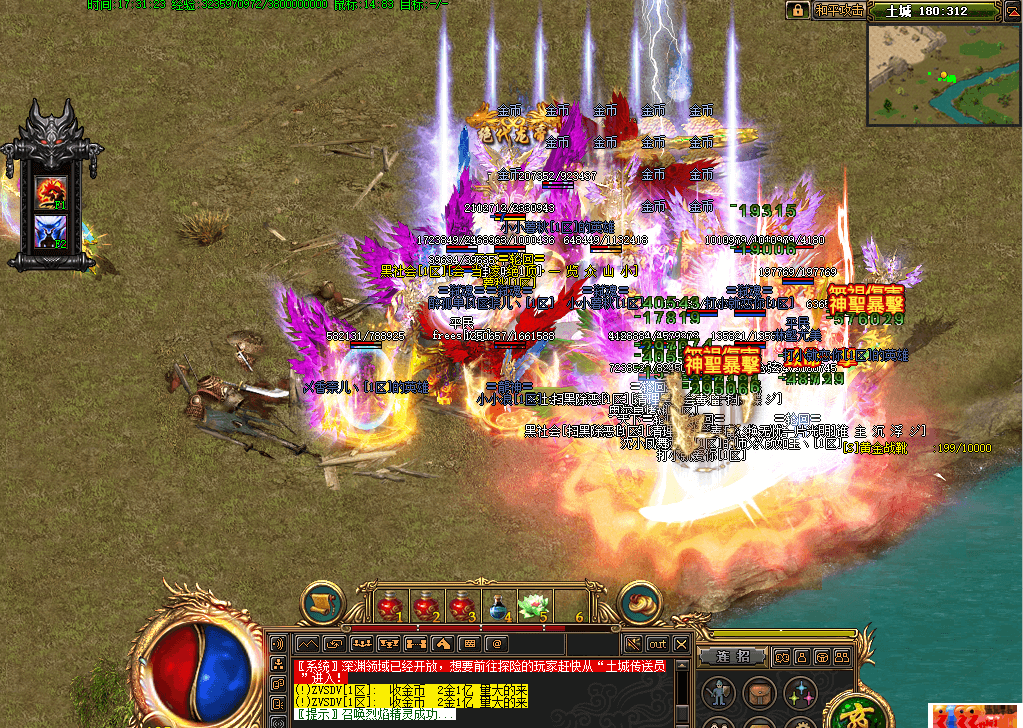Activate the F2 blue demon skill
1023x728 pixels.
(50, 229)
